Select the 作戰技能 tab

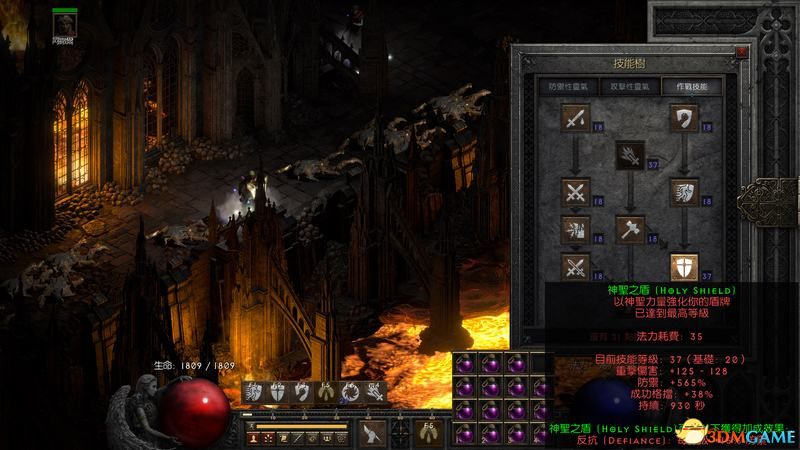[x=691, y=87]
